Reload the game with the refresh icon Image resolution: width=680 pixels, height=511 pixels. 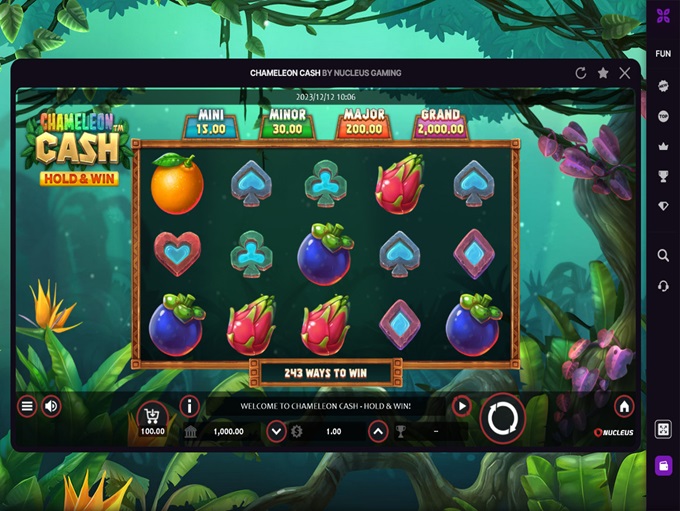pyautogui.click(x=581, y=73)
